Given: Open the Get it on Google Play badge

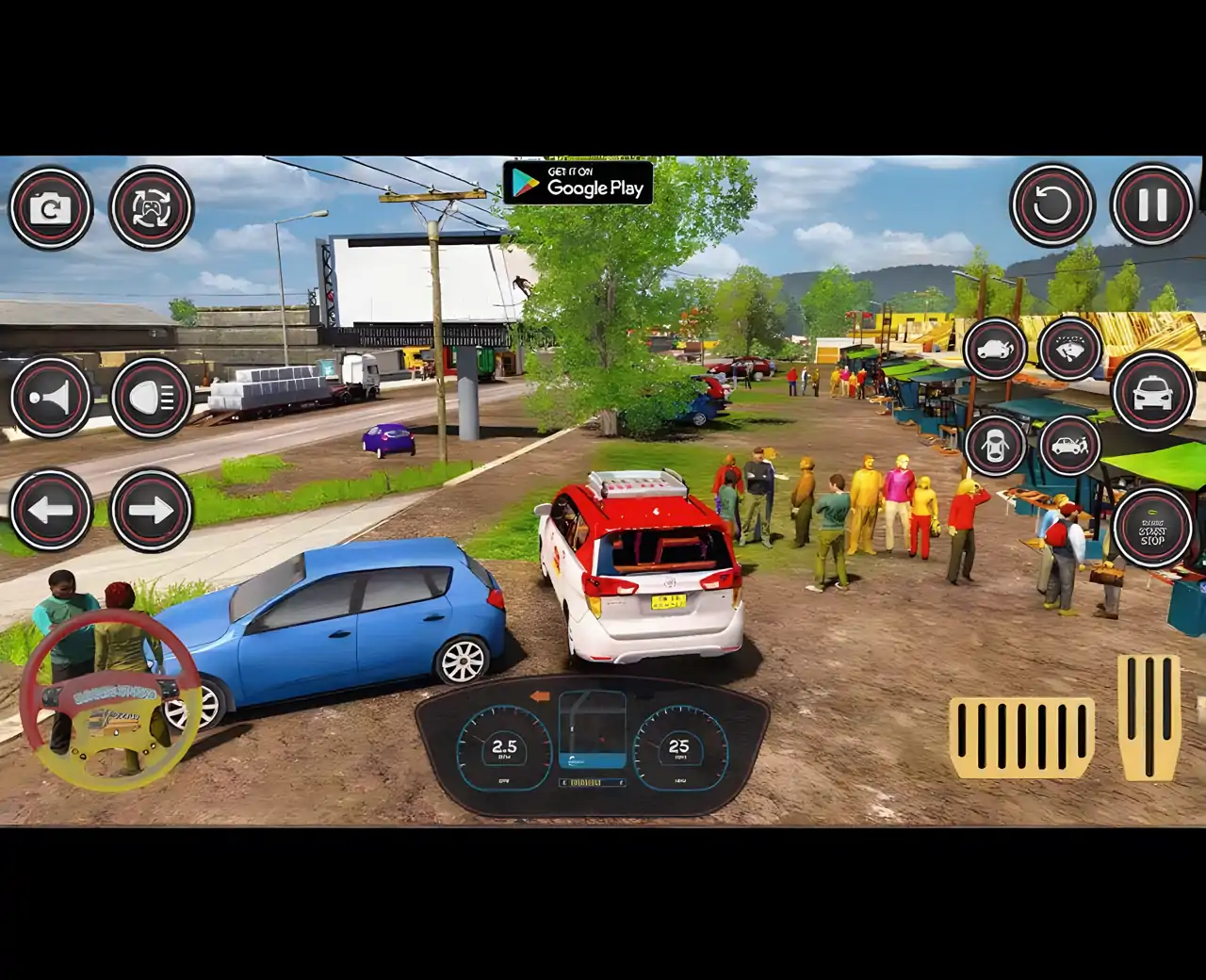Looking at the screenshot, I should pyautogui.click(x=578, y=183).
